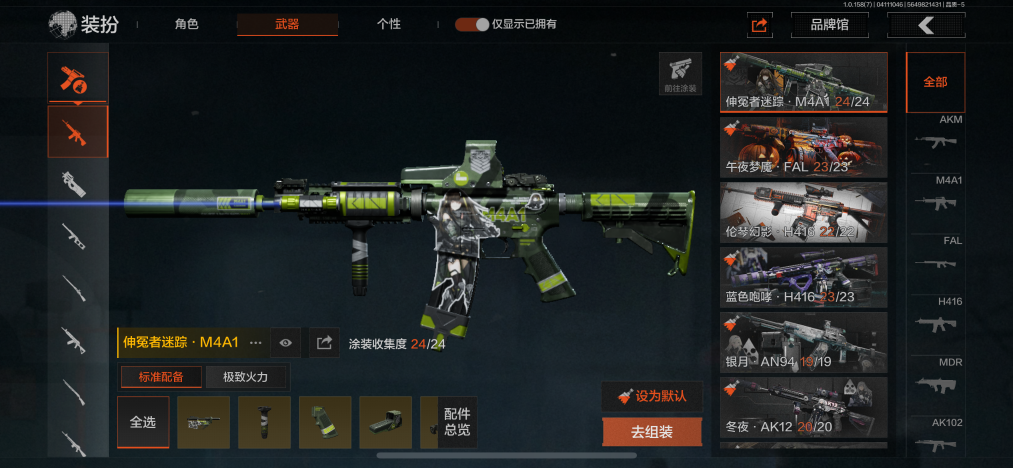Click the 全选 select all button
This screenshot has height=468, width=1013.
click(x=143, y=422)
